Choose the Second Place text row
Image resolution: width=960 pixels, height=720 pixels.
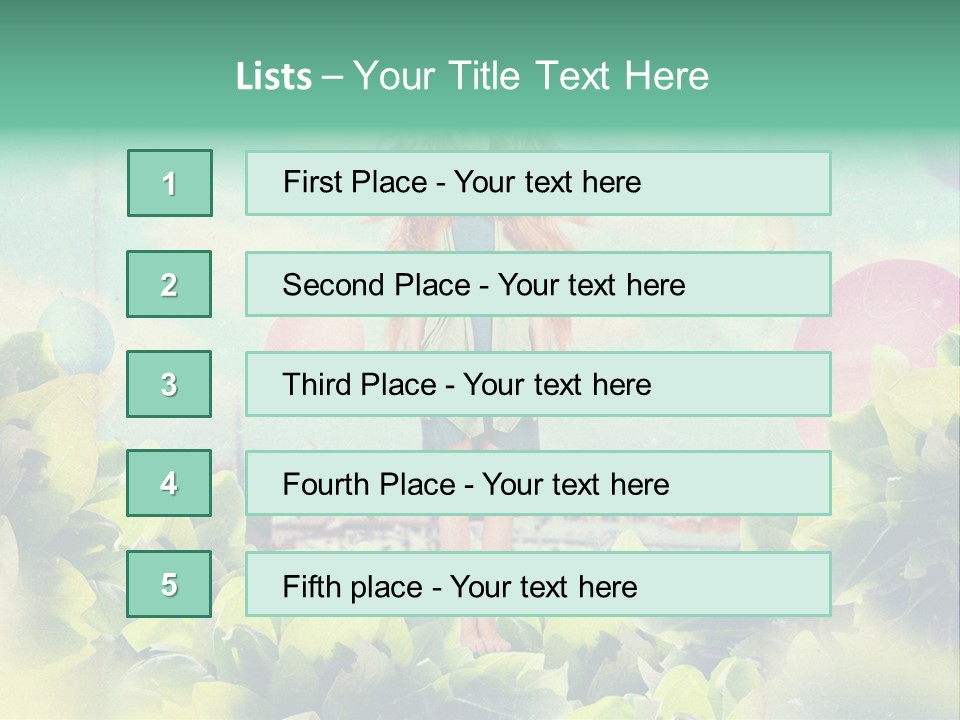538,284
